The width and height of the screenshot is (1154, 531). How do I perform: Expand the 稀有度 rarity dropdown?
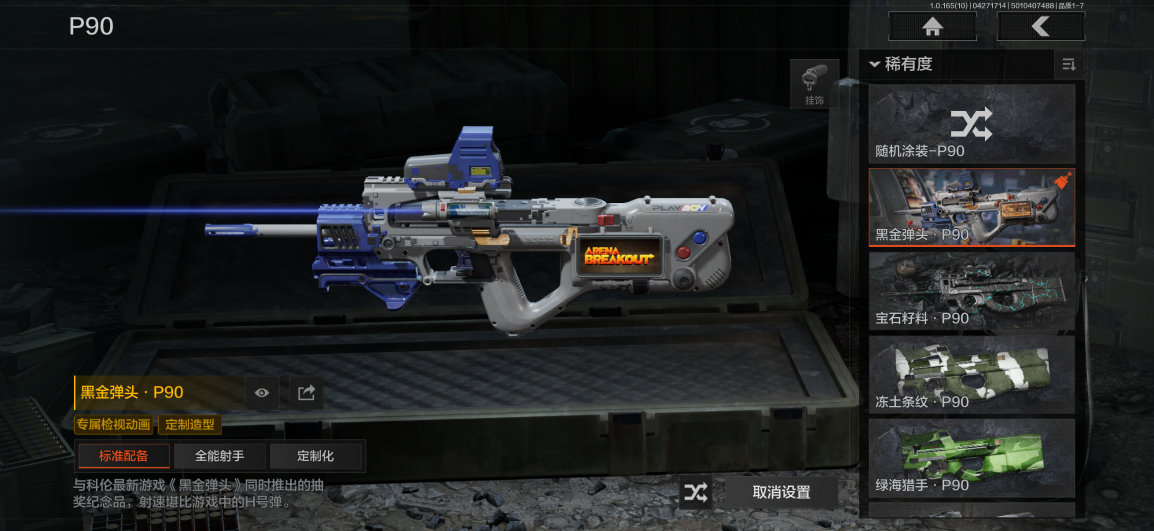click(x=902, y=64)
